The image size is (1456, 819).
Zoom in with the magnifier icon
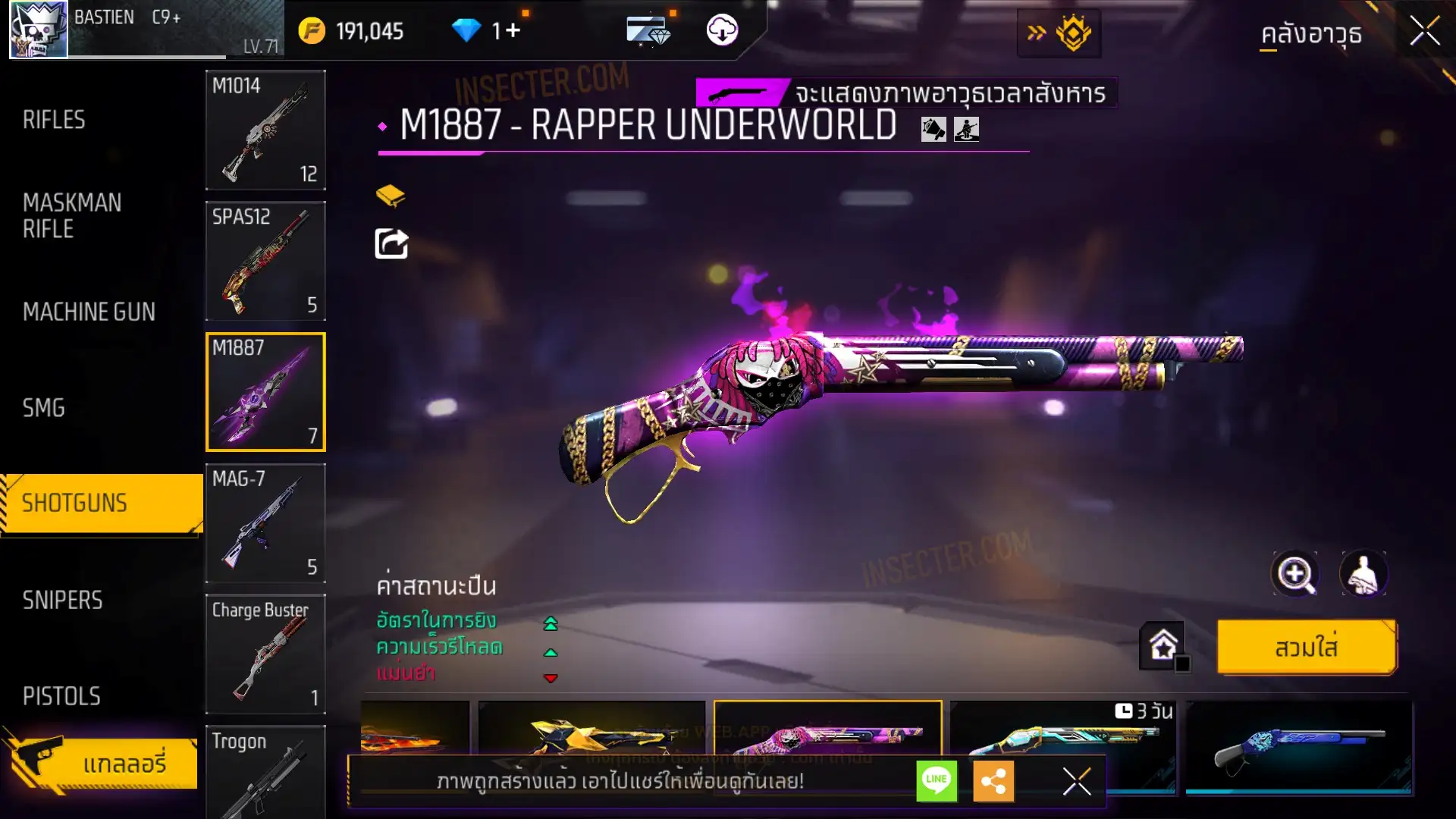pos(1294,574)
